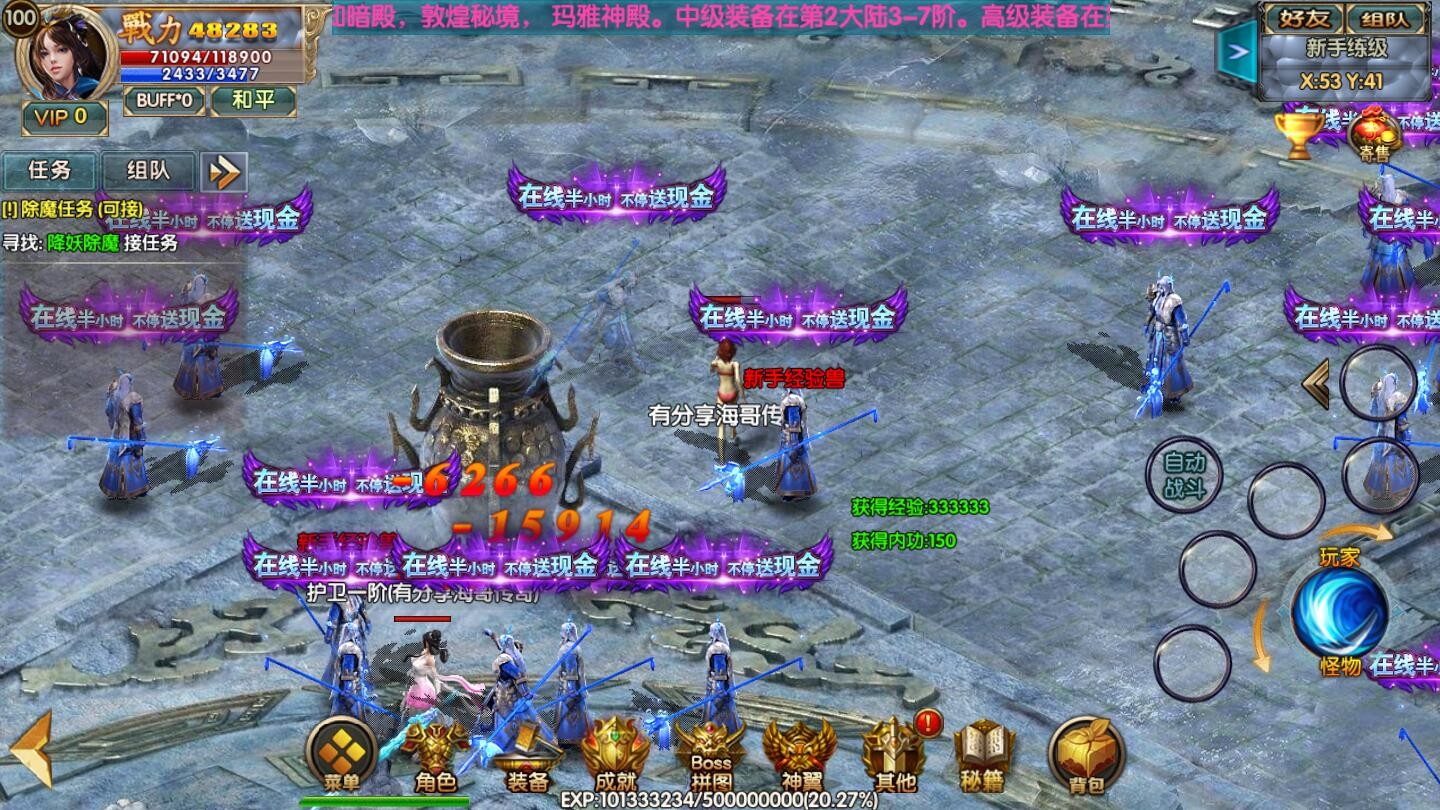Open the BUFF*0 status panel
1440x810 pixels.
click(165, 100)
